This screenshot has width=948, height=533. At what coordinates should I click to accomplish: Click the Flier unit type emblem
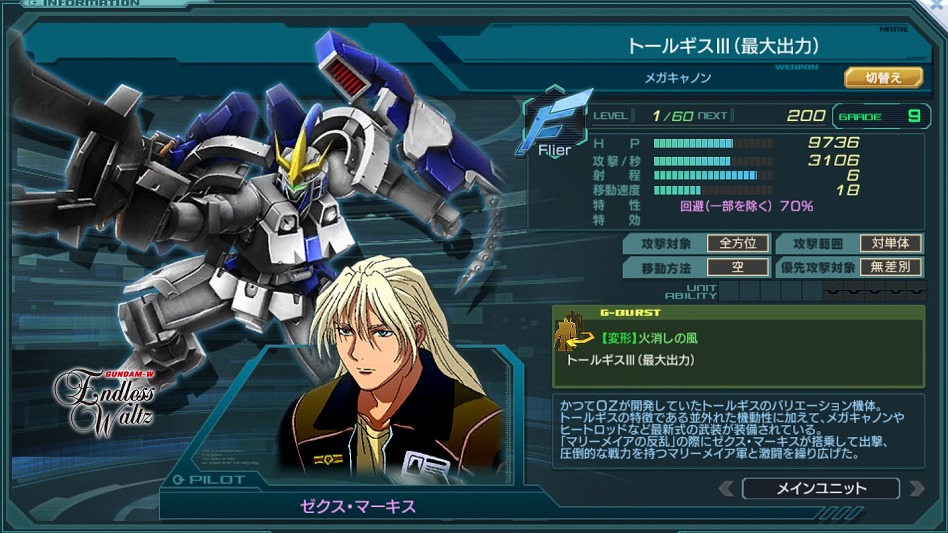(x=552, y=127)
